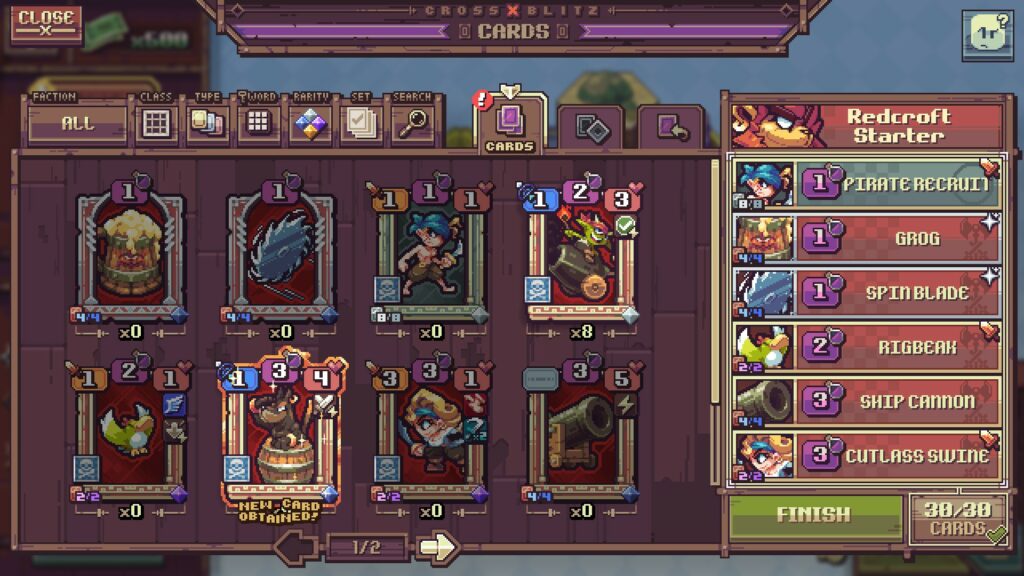Viewport: 1024px width, 576px height.
Task: Go to the next card page
Action: pyautogui.click(x=437, y=547)
